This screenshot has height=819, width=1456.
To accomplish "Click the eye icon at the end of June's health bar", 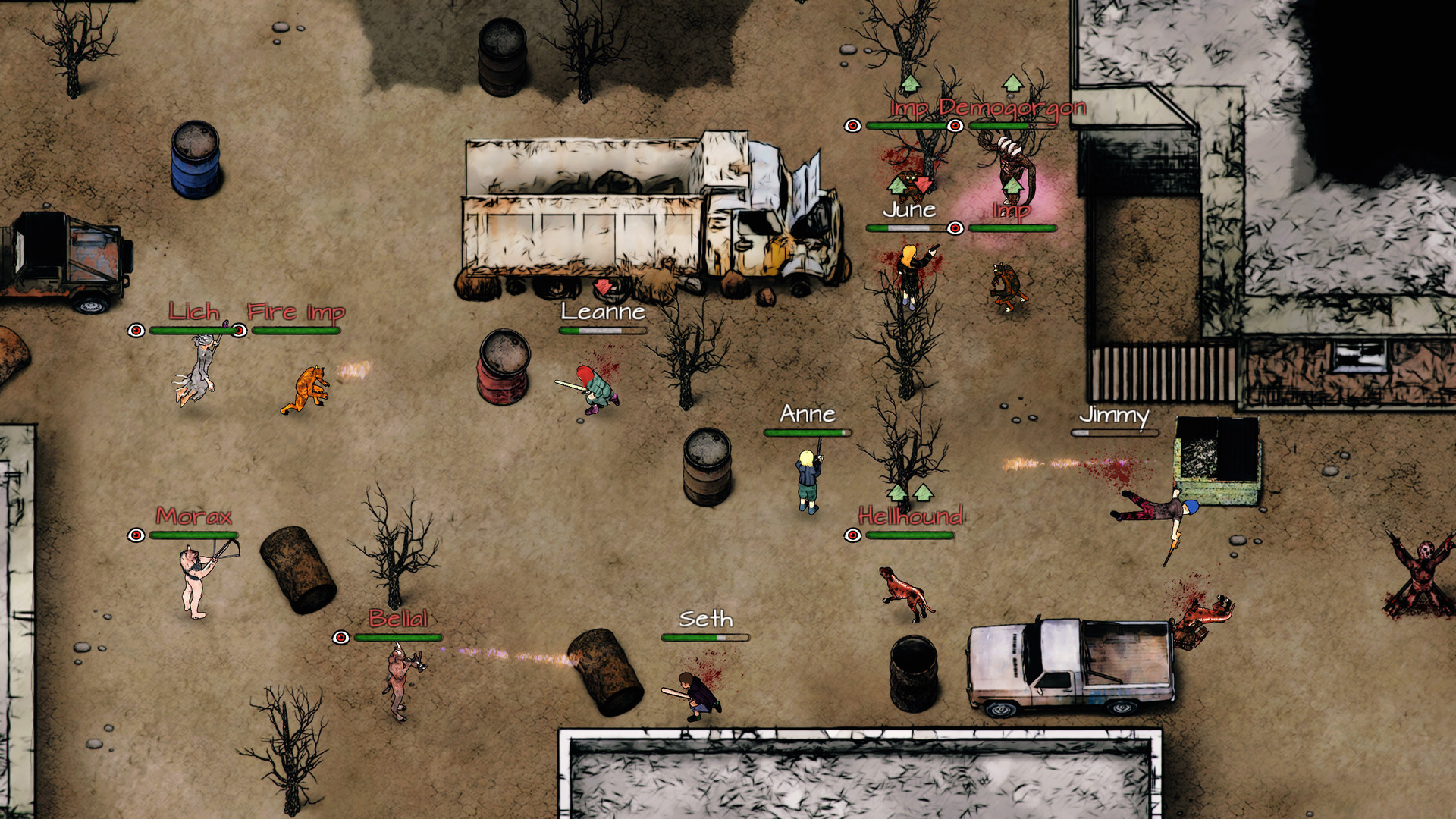I will 955,227.
